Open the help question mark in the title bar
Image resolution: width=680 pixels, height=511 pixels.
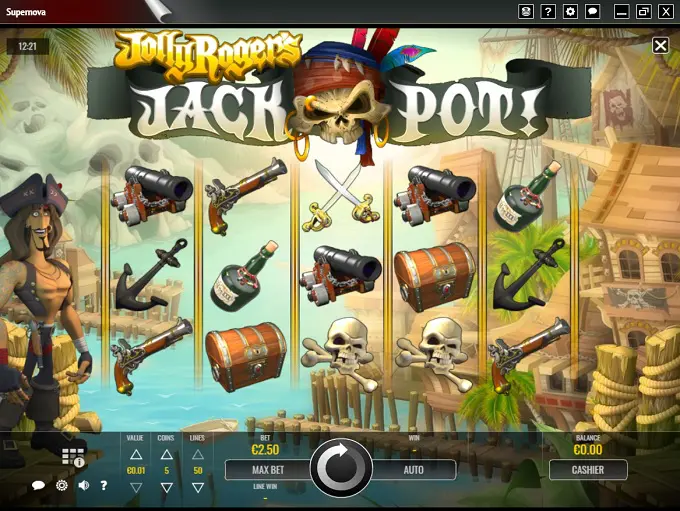point(548,11)
